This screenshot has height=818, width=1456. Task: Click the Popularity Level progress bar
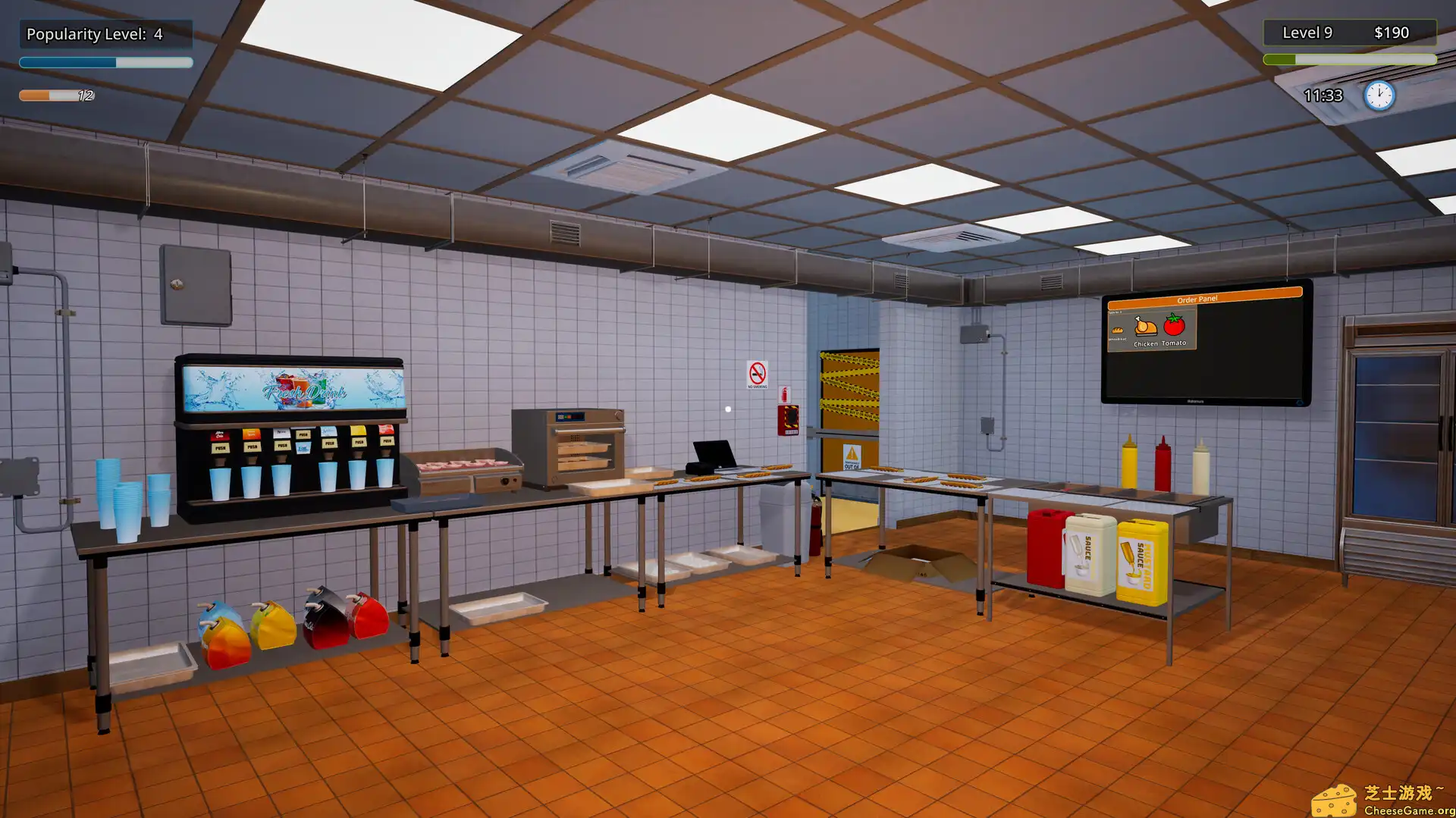pyautogui.click(x=106, y=63)
